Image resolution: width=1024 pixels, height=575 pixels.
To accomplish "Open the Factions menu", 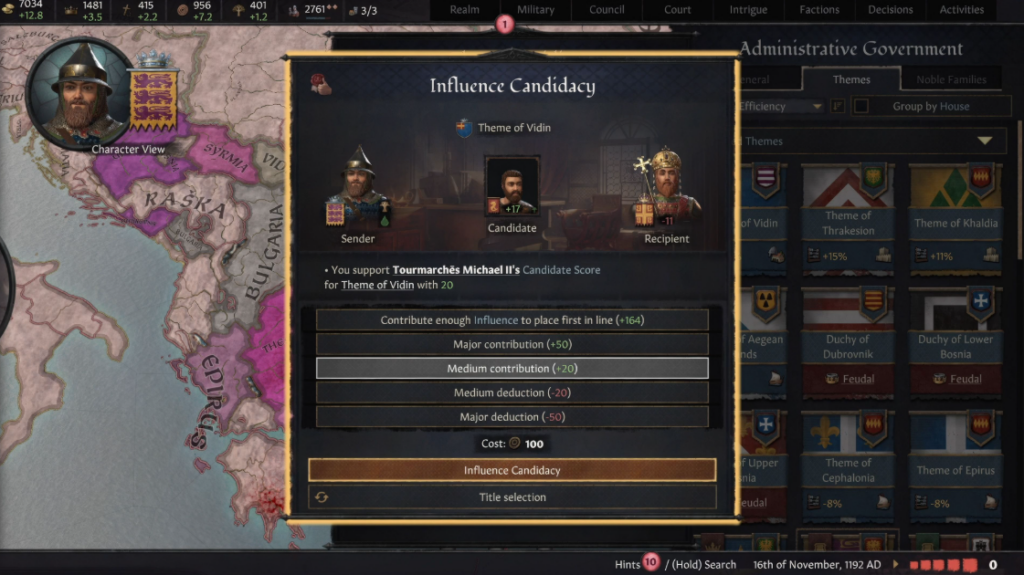I will 819,10.
